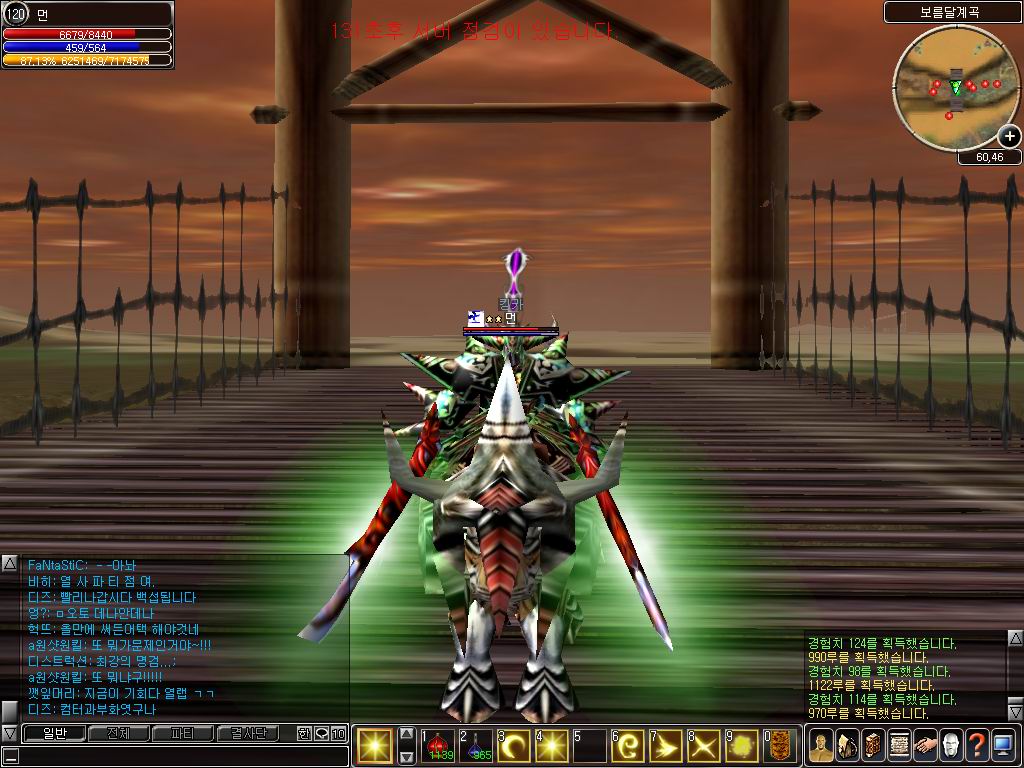Image resolution: width=1024 pixels, height=768 pixels.
Task: Click the chat text input field
Action: (x=175, y=755)
